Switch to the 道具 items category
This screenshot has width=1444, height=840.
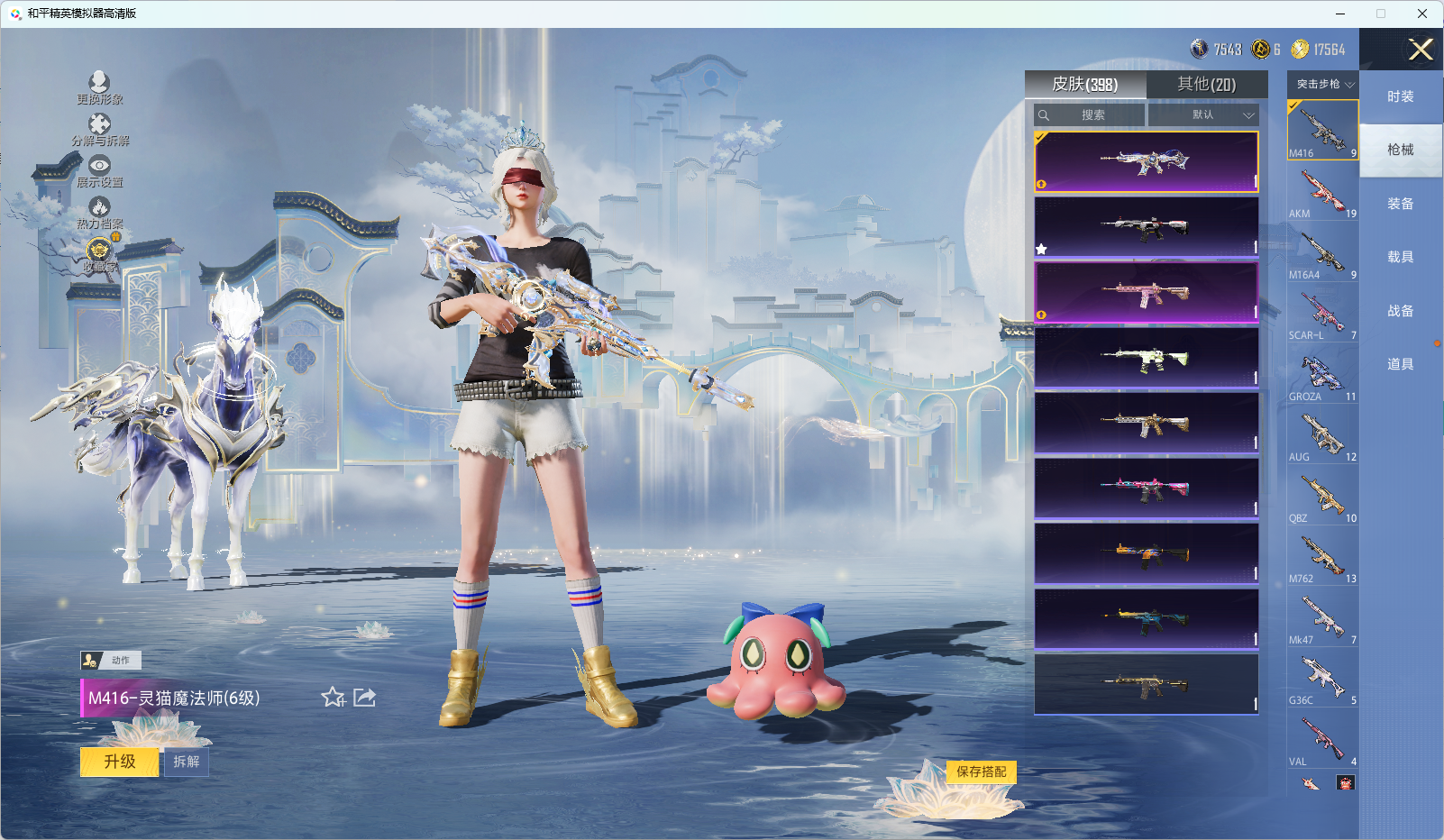tap(1400, 364)
